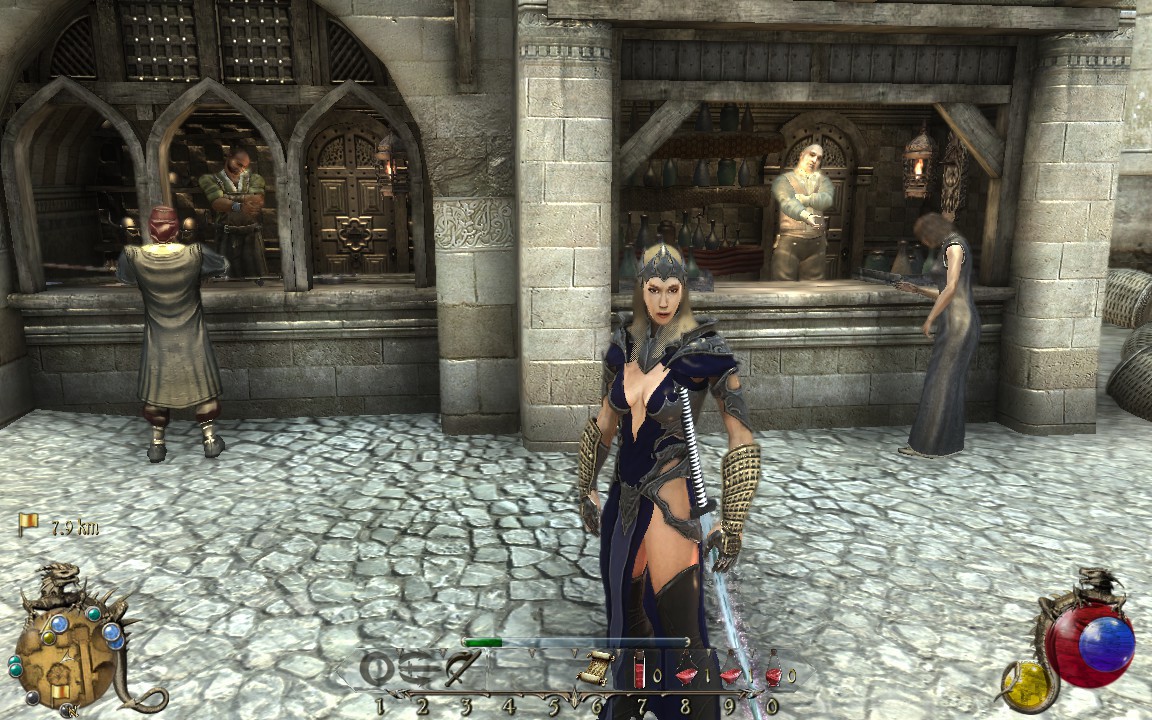The width and height of the screenshot is (1152, 720).
Task: Use the parchment scroll in the hotbar
Action: pos(597,667)
